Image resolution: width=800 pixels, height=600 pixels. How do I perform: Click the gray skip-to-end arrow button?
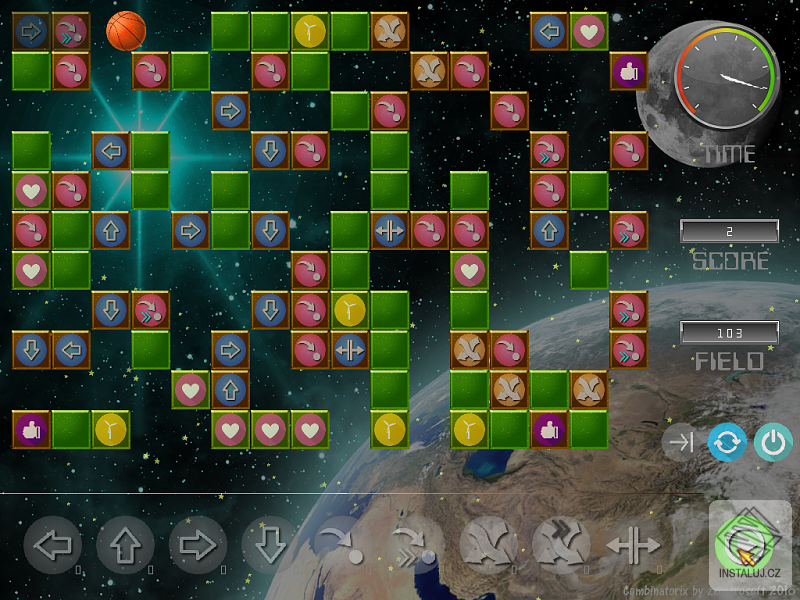[681, 443]
